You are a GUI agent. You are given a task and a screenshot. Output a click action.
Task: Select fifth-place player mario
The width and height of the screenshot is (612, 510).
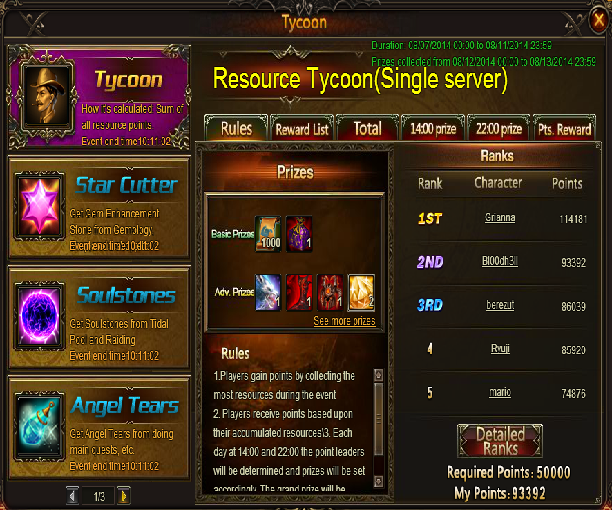[499, 393]
